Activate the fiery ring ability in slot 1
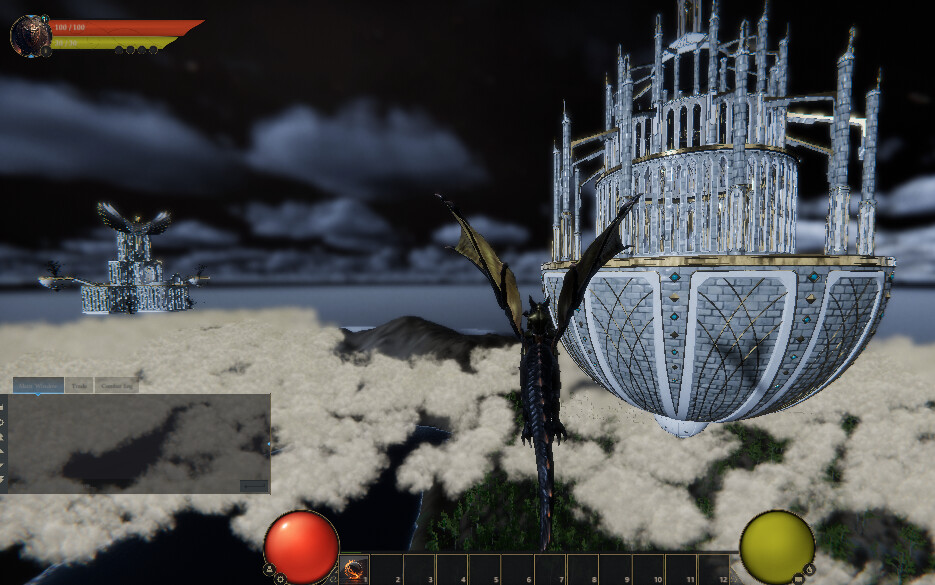The width and height of the screenshot is (935, 585). click(354, 570)
